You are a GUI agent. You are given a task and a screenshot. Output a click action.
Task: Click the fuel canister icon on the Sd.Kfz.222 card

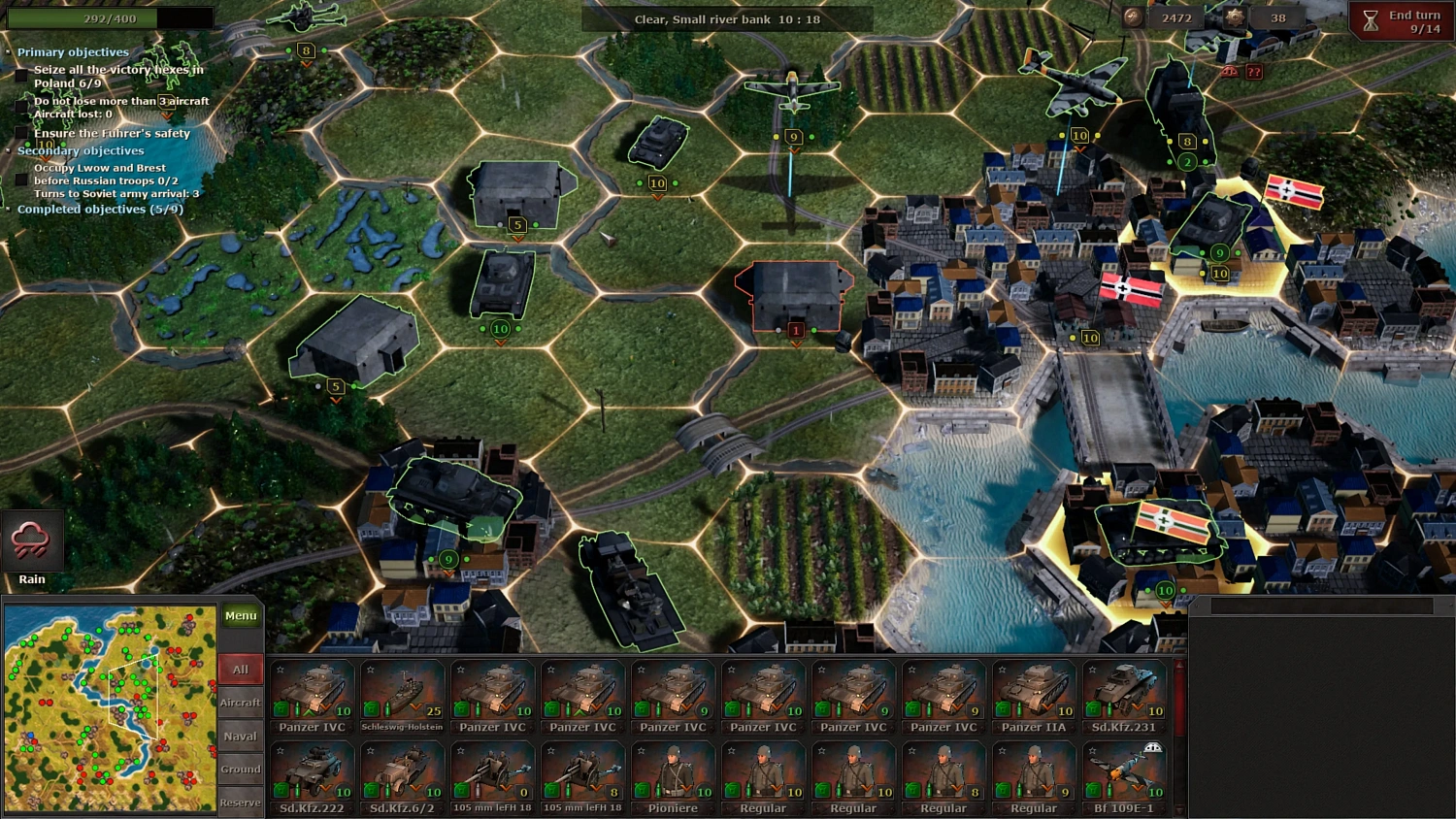click(x=282, y=789)
